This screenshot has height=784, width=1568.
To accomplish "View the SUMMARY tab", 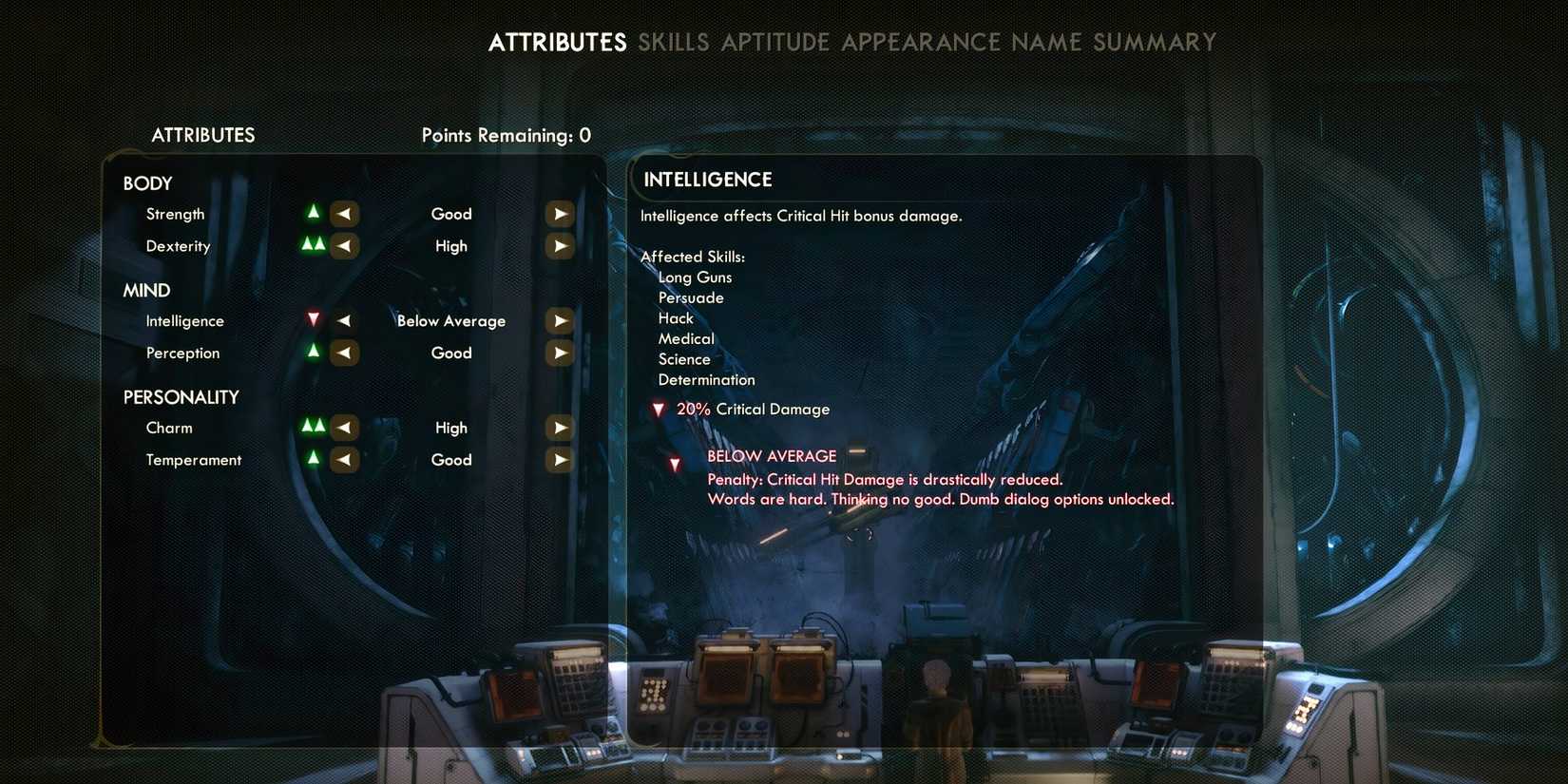I will pos(1155,42).
